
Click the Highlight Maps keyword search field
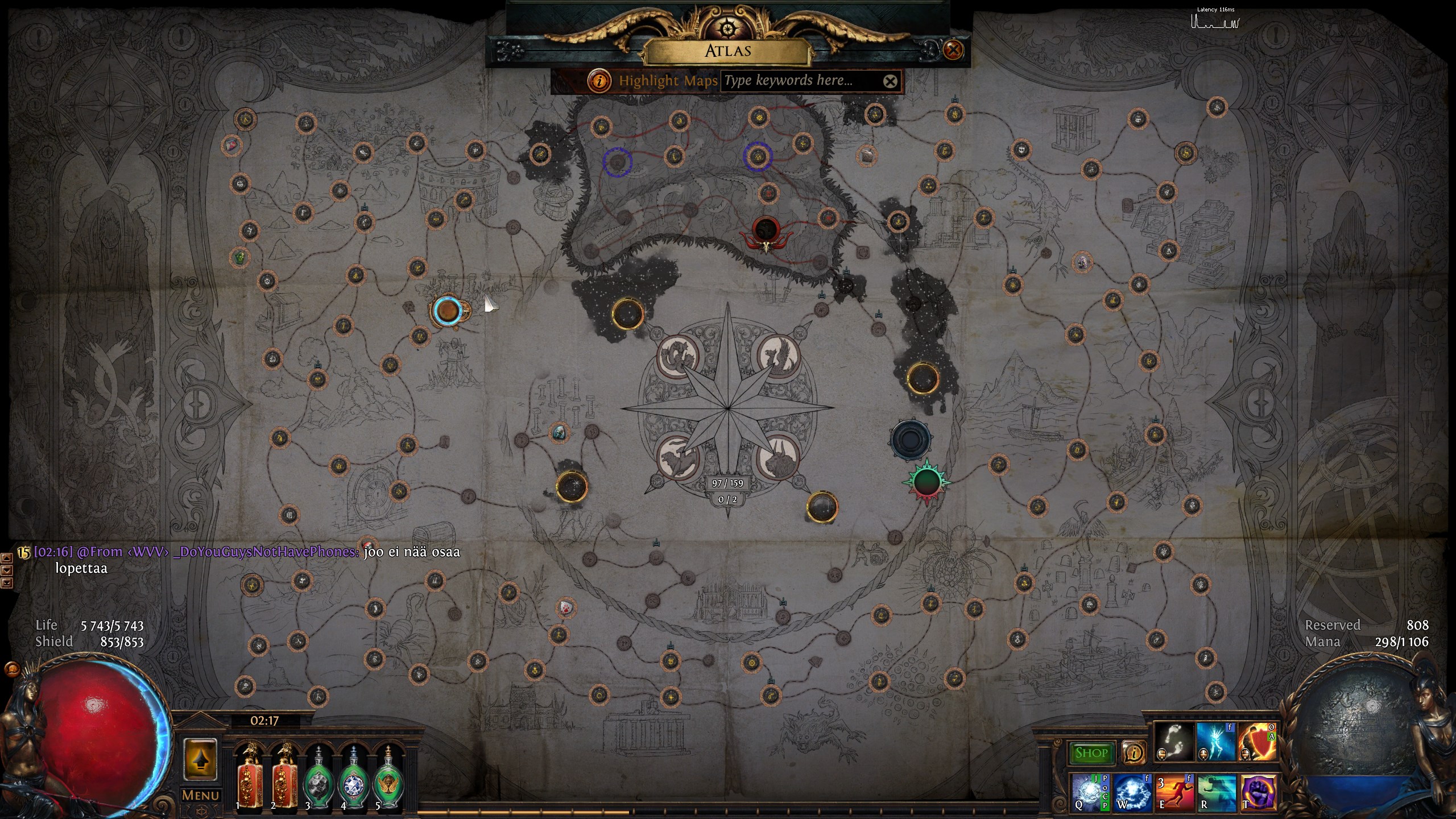799,81
